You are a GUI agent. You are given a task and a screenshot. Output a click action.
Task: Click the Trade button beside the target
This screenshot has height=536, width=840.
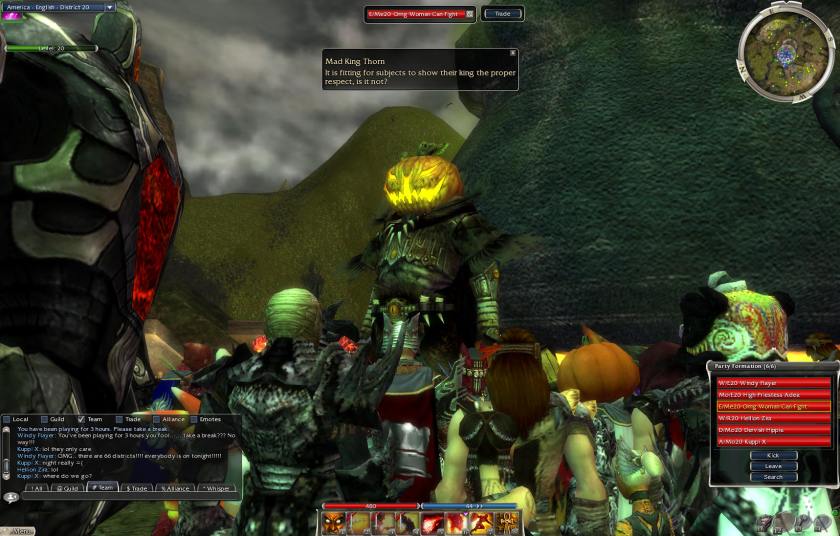pyautogui.click(x=502, y=14)
